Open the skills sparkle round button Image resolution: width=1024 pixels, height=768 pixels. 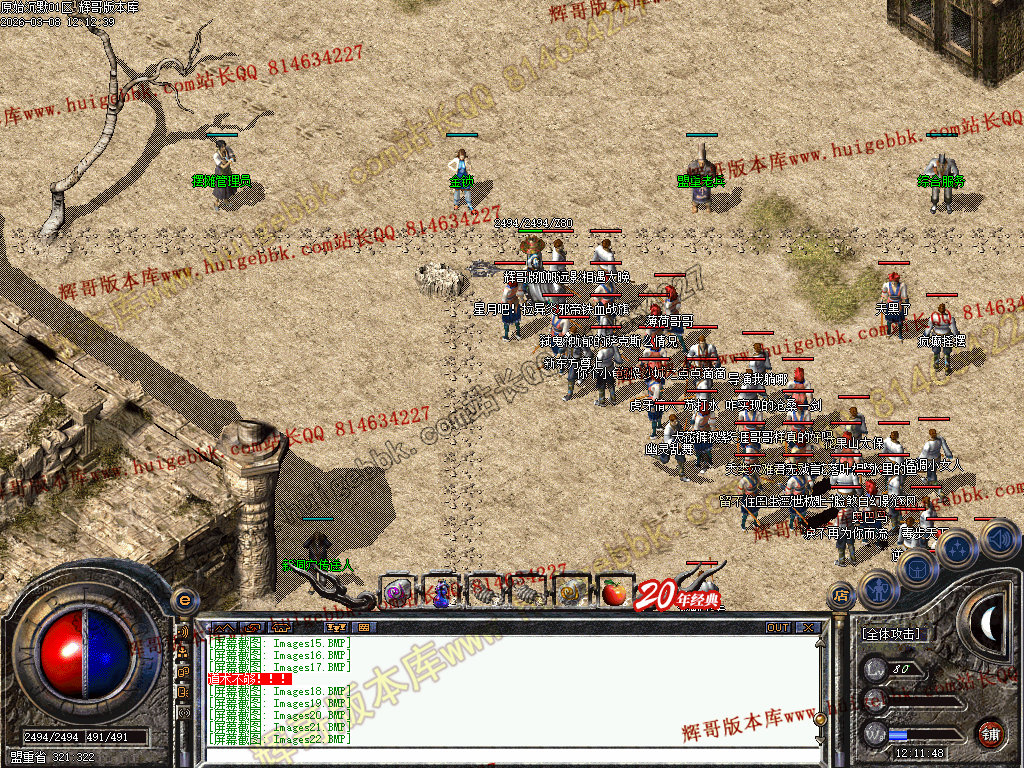[957, 548]
